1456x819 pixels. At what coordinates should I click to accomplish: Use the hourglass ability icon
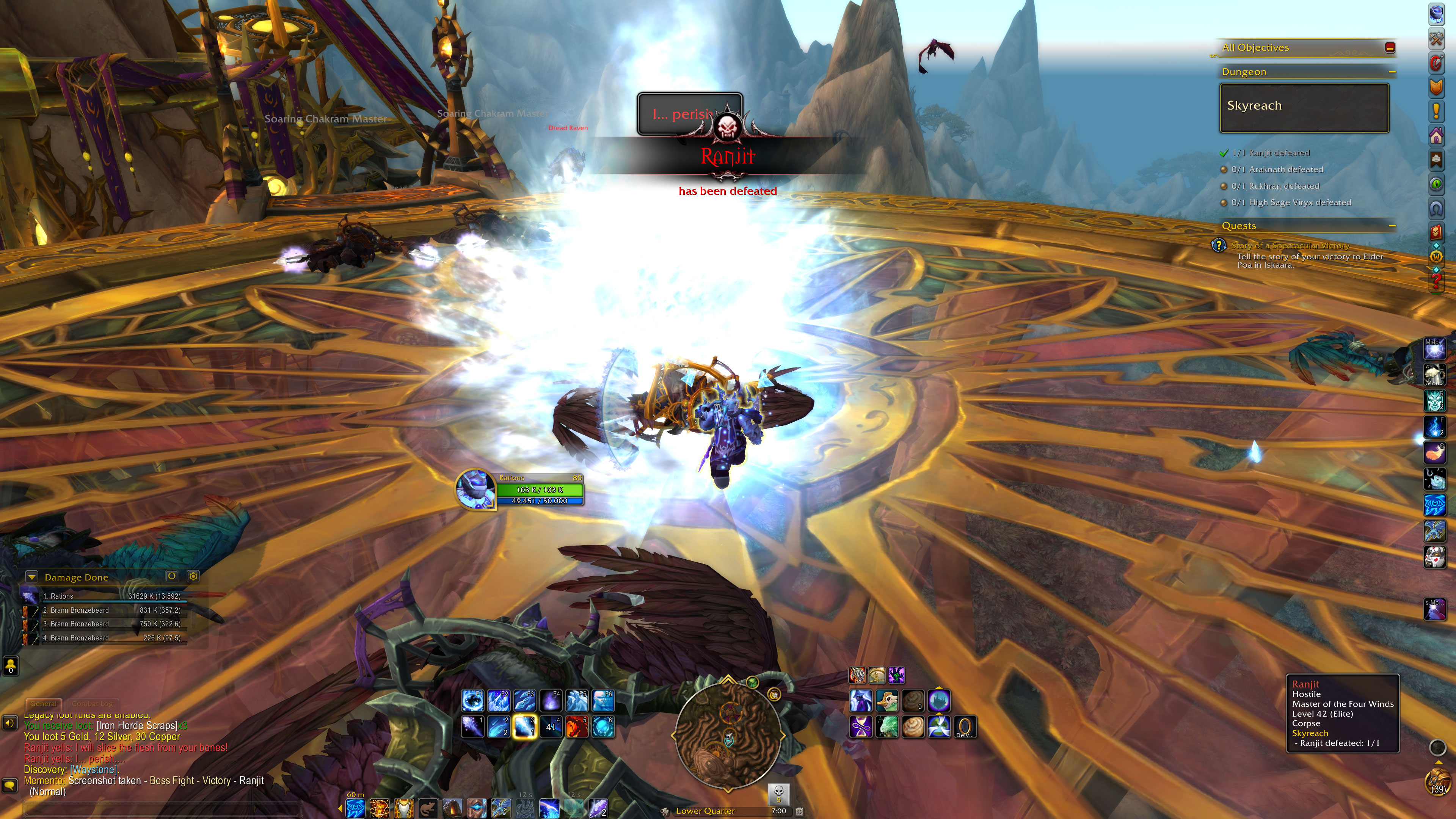(861, 727)
